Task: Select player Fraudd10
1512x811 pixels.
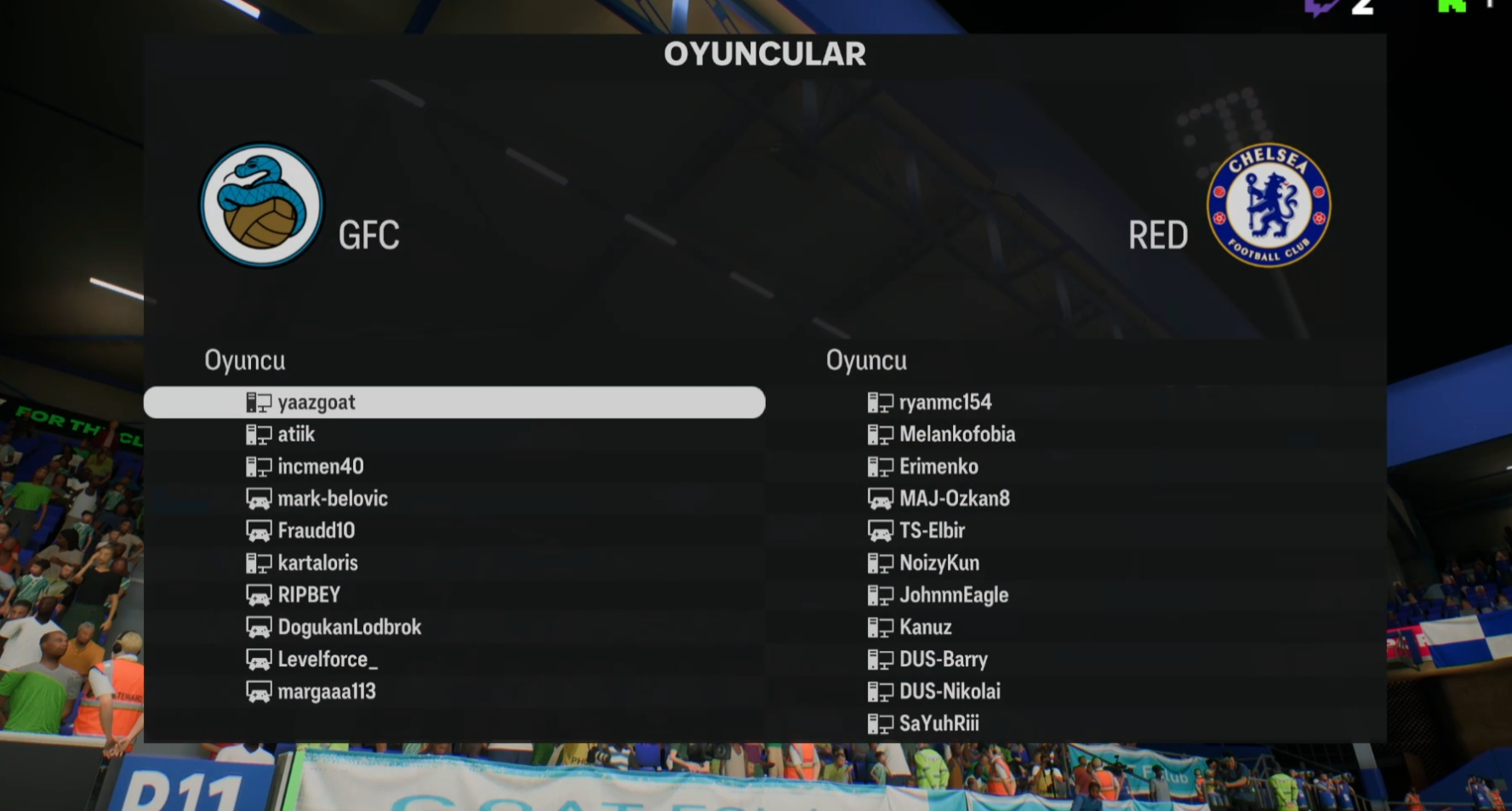Action: tap(316, 531)
